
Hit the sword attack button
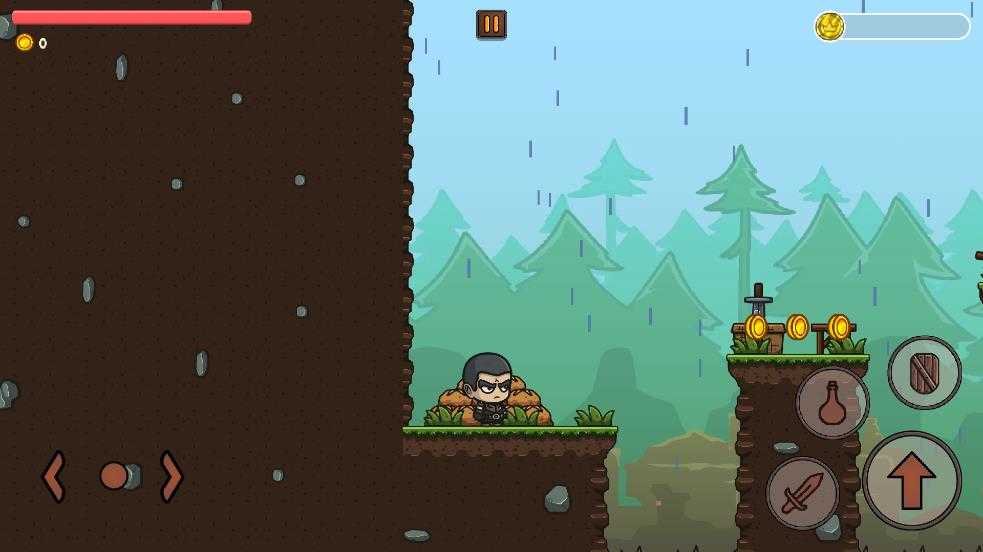click(802, 493)
